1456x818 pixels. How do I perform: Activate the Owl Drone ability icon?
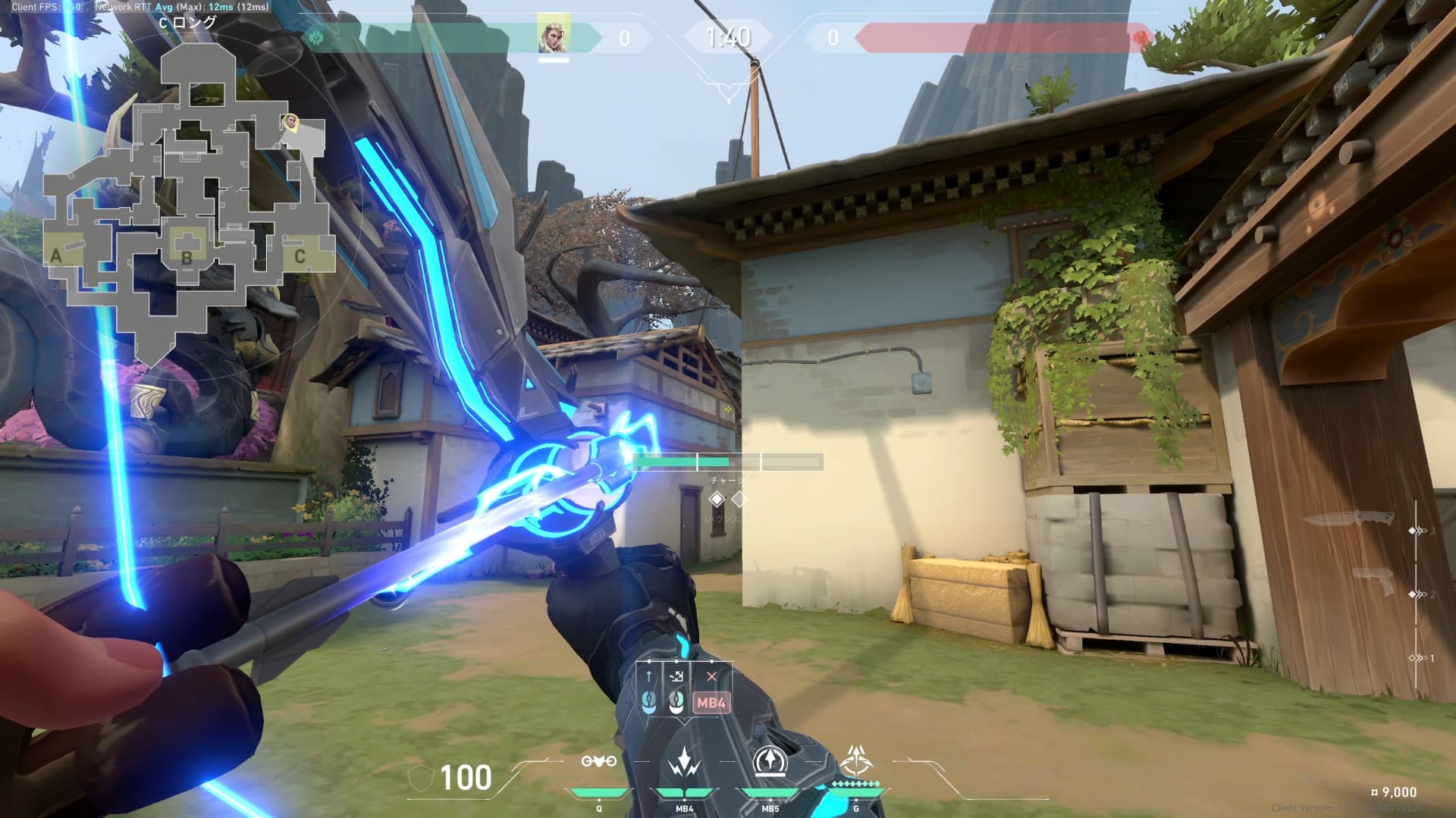click(x=598, y=762)
